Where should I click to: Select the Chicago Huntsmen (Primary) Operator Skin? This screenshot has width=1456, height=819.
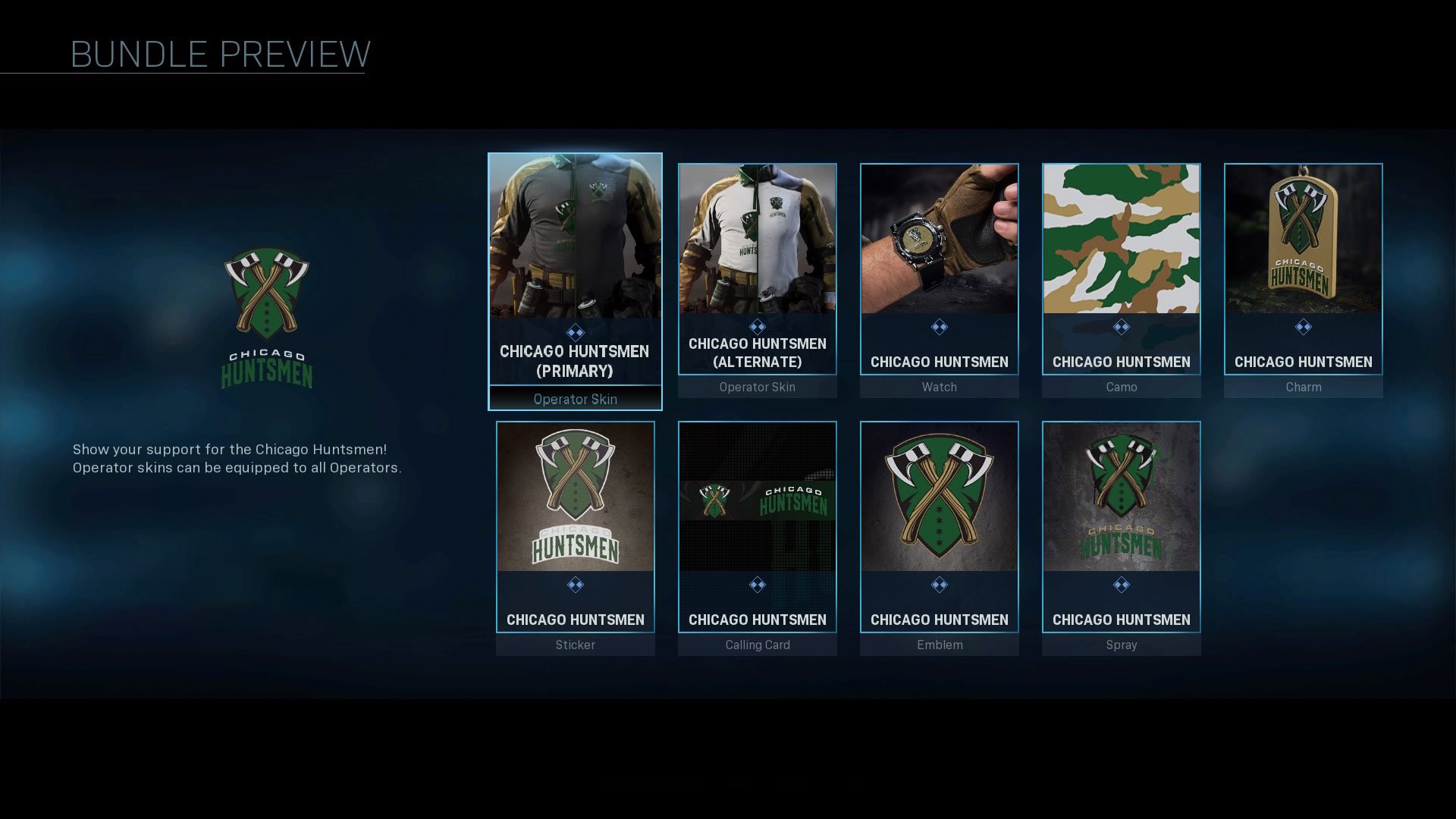575,243
